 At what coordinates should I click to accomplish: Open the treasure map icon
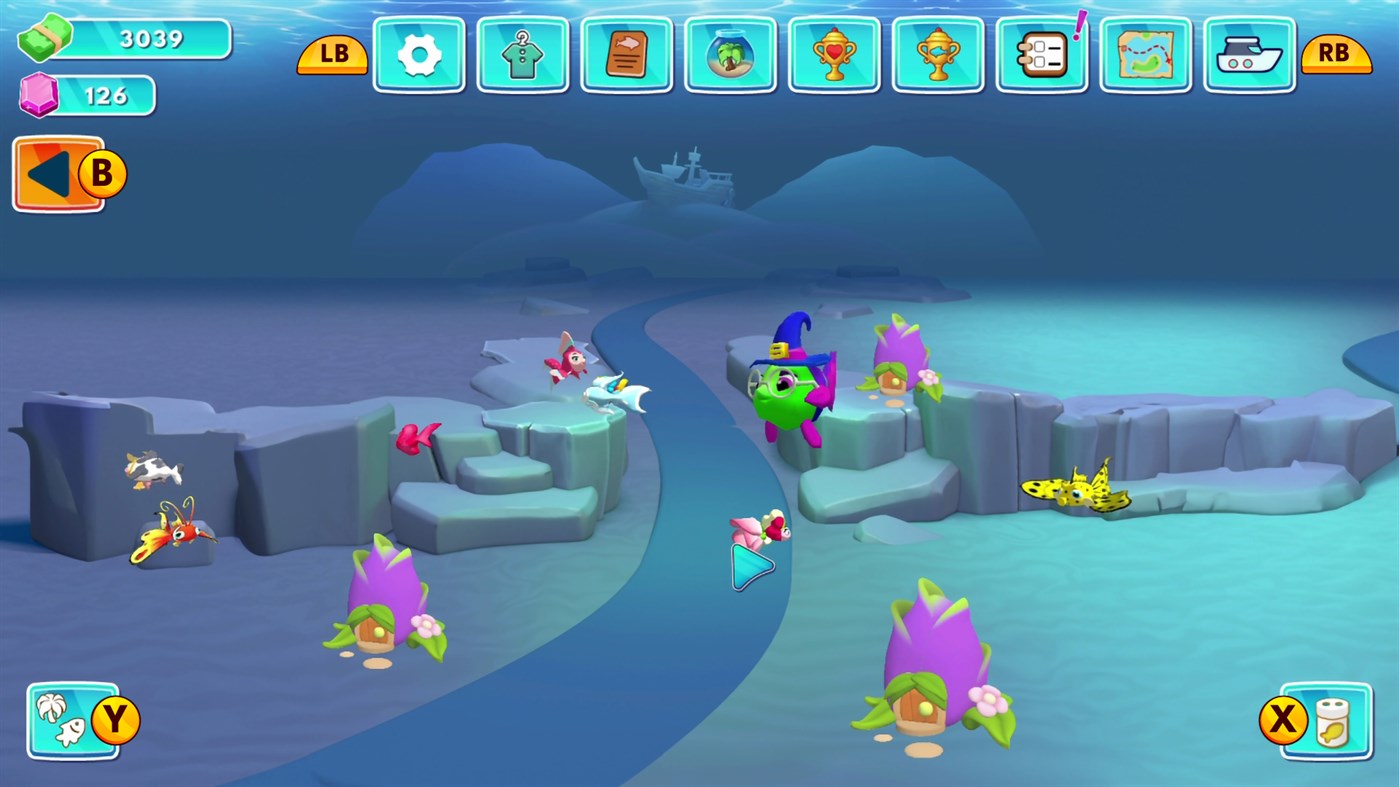[1146, 55]
